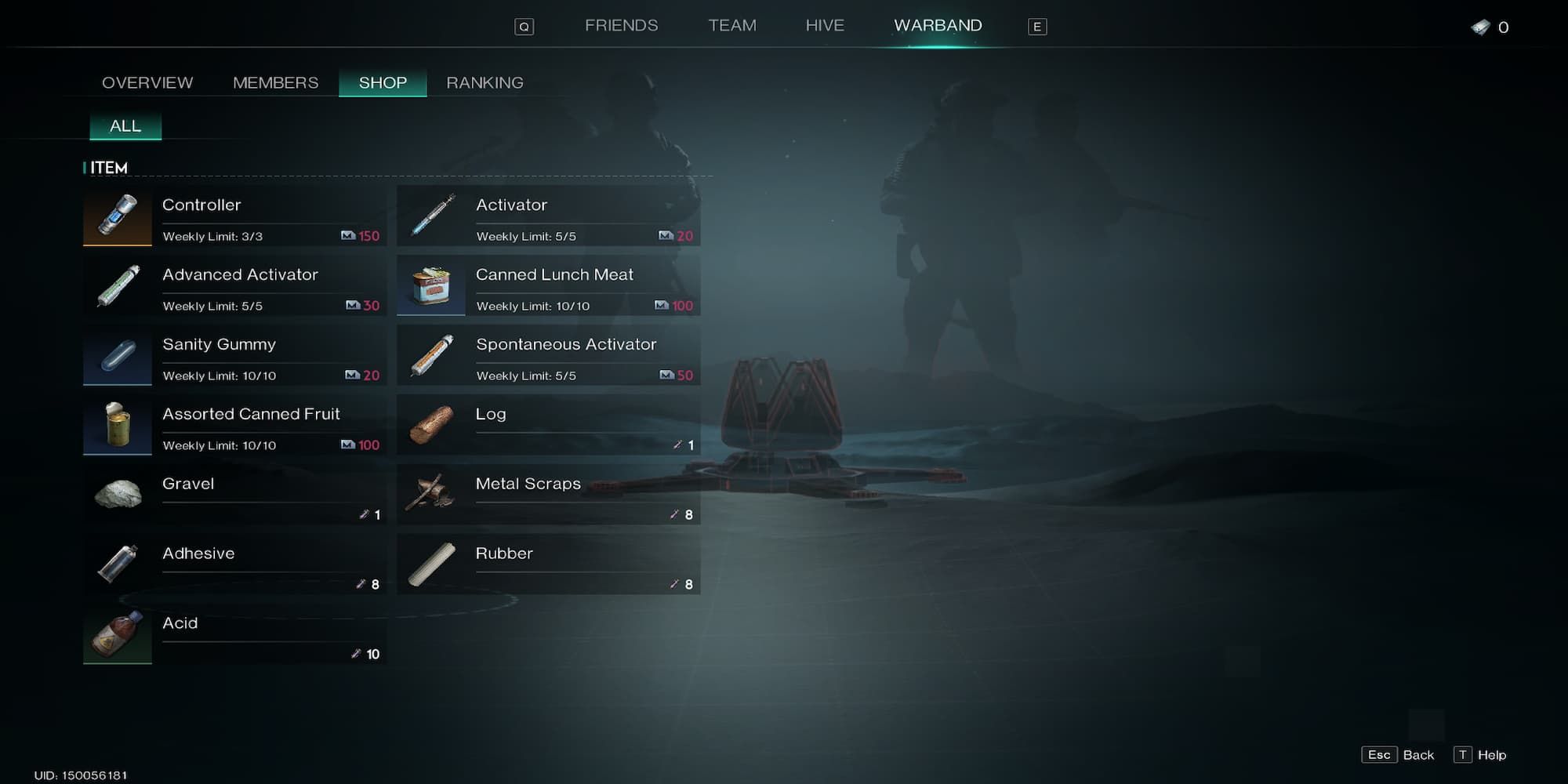
Task: Switch to the Friends tab
Action: (621, 26)
